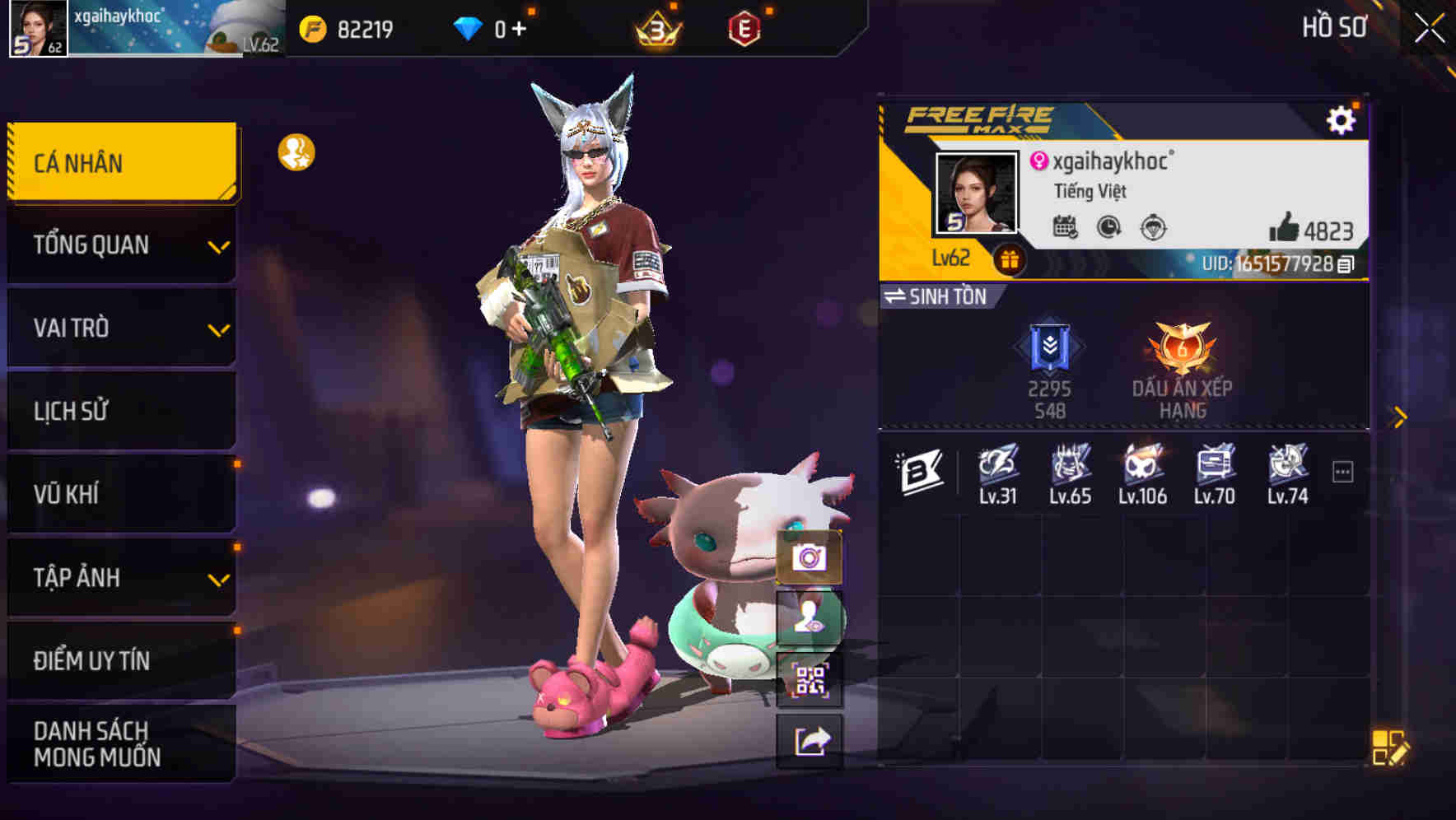The image size is (1456, 820).
Task: Expand Tập Ảnh section
Action: click(120, 577)
